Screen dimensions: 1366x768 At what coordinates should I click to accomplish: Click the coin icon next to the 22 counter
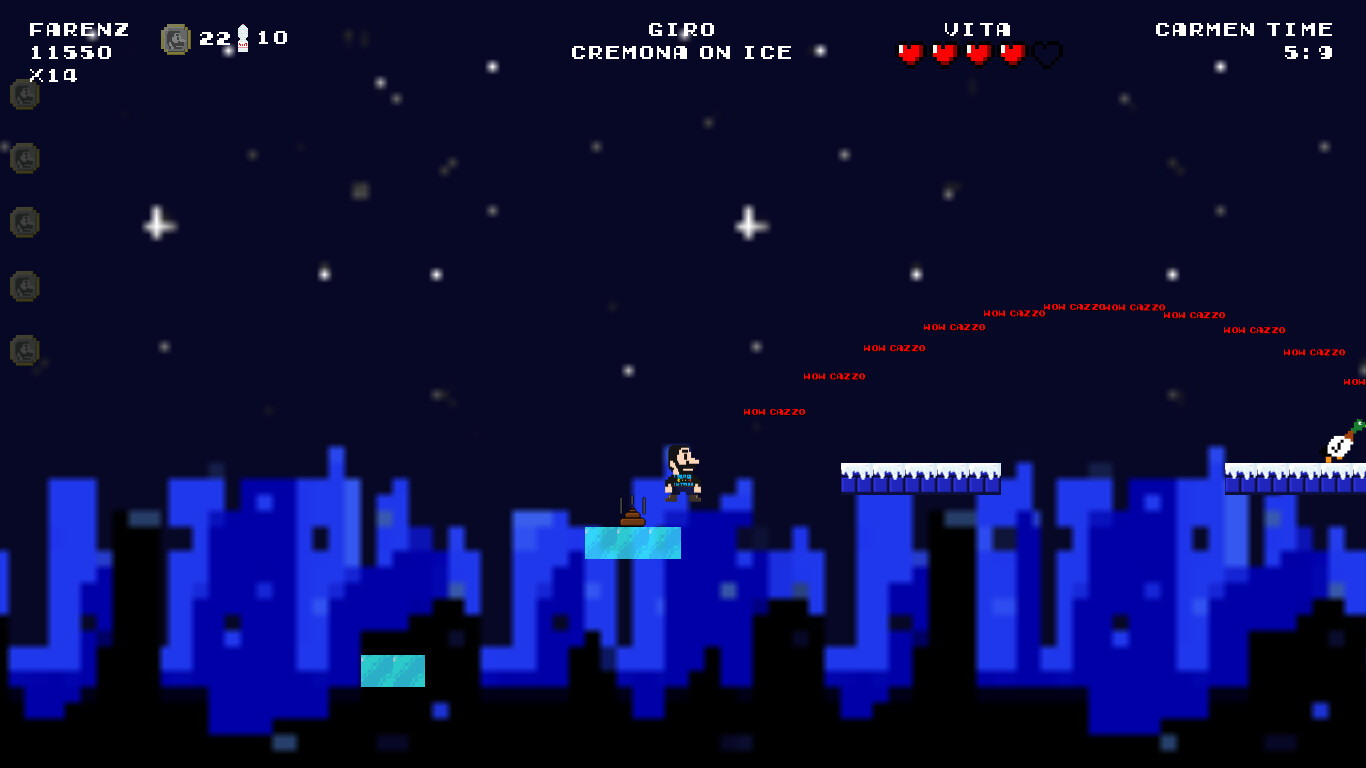176,38
